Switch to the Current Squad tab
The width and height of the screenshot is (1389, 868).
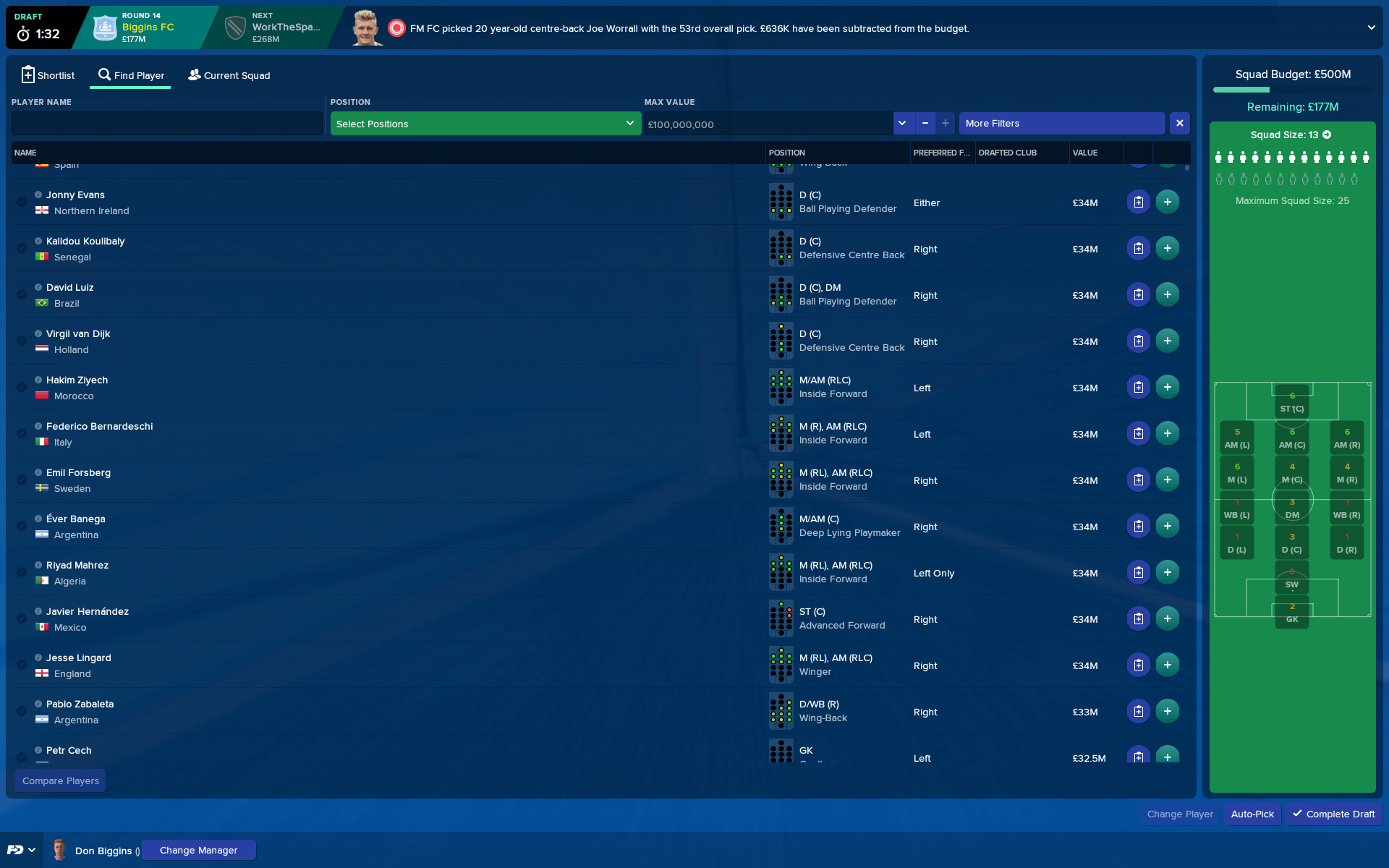(229, 75)
